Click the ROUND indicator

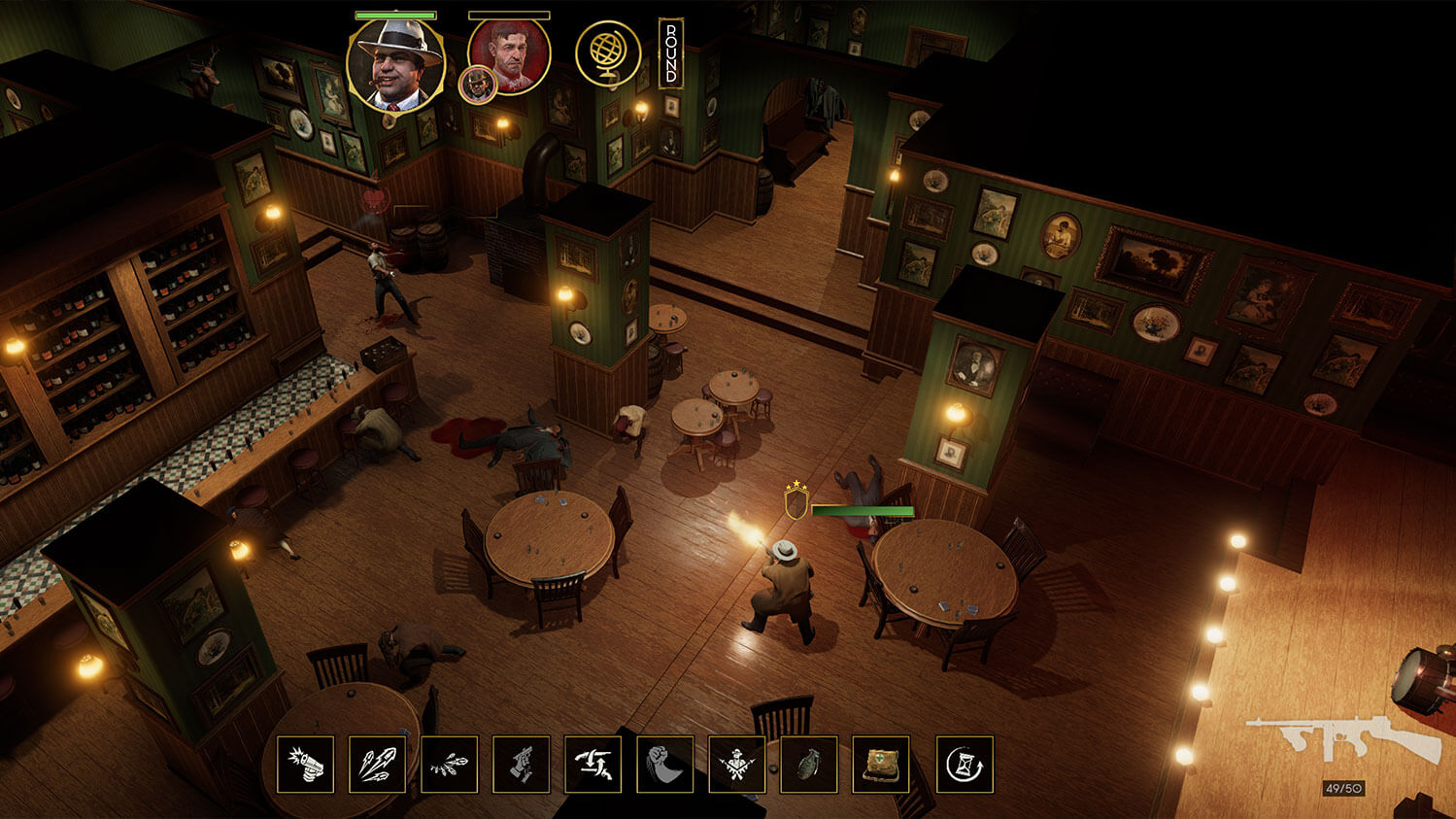(669, 53)
